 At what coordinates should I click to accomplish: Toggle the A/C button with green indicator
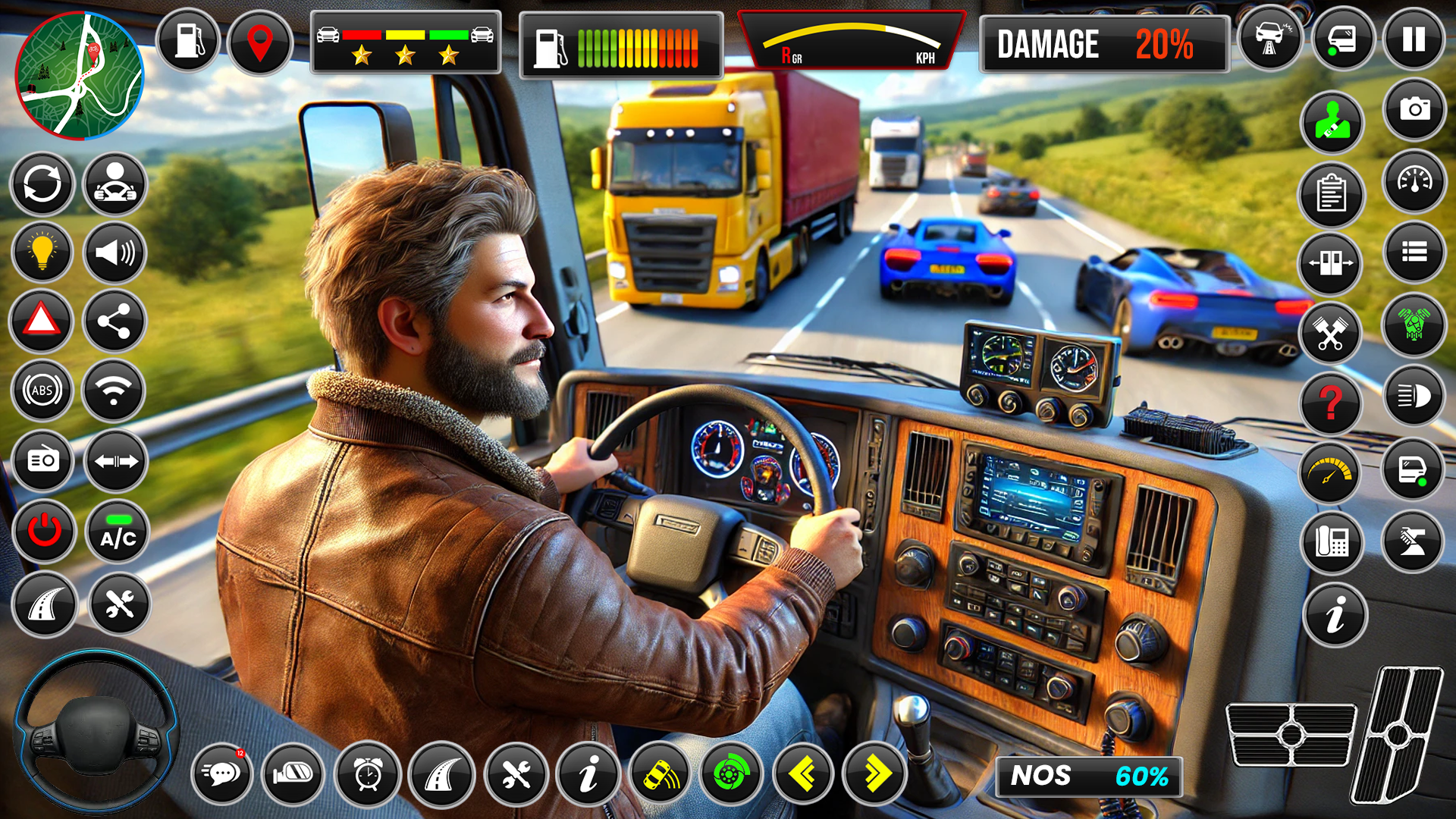pyautogui.click(x=114, y=532)
